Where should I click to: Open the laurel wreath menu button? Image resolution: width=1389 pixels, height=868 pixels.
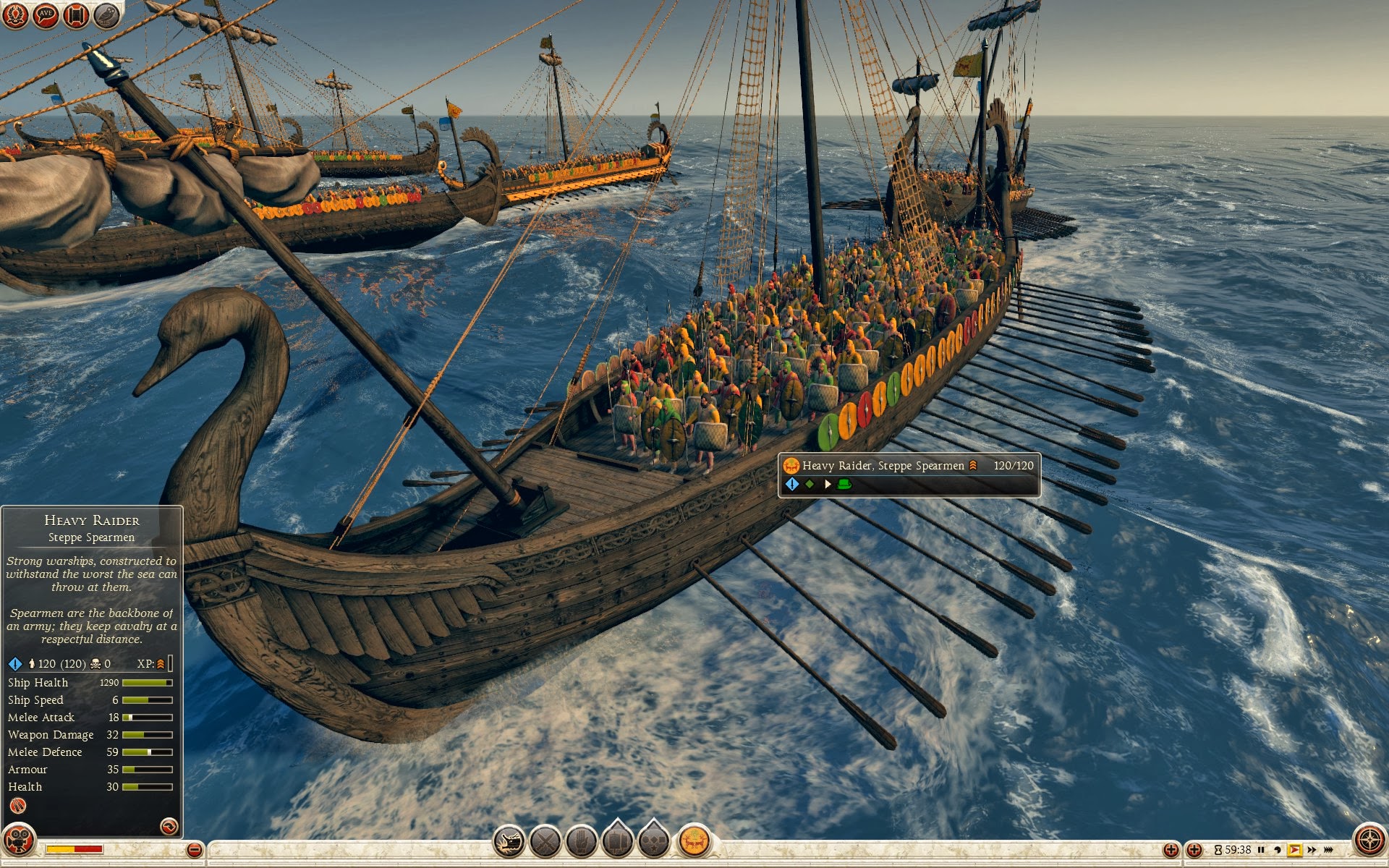[x=15, y=15]
